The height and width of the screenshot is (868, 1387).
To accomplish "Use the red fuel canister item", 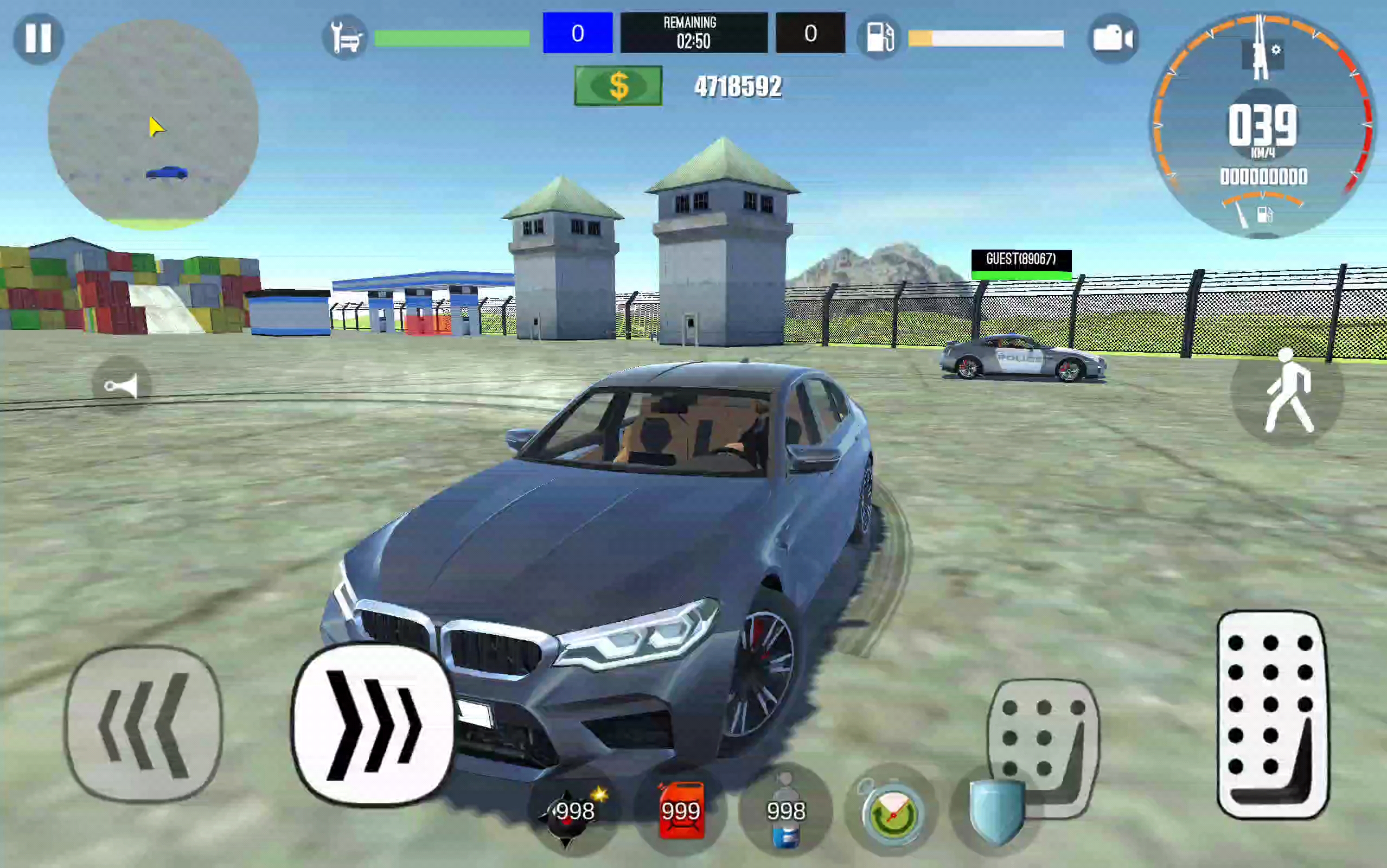I will [x=681, y=811].
